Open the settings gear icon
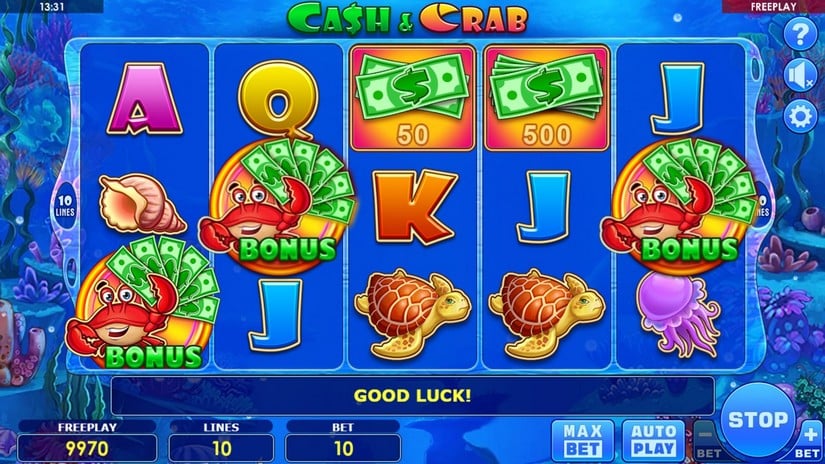825x464 pixels. (x=800, y=116)
